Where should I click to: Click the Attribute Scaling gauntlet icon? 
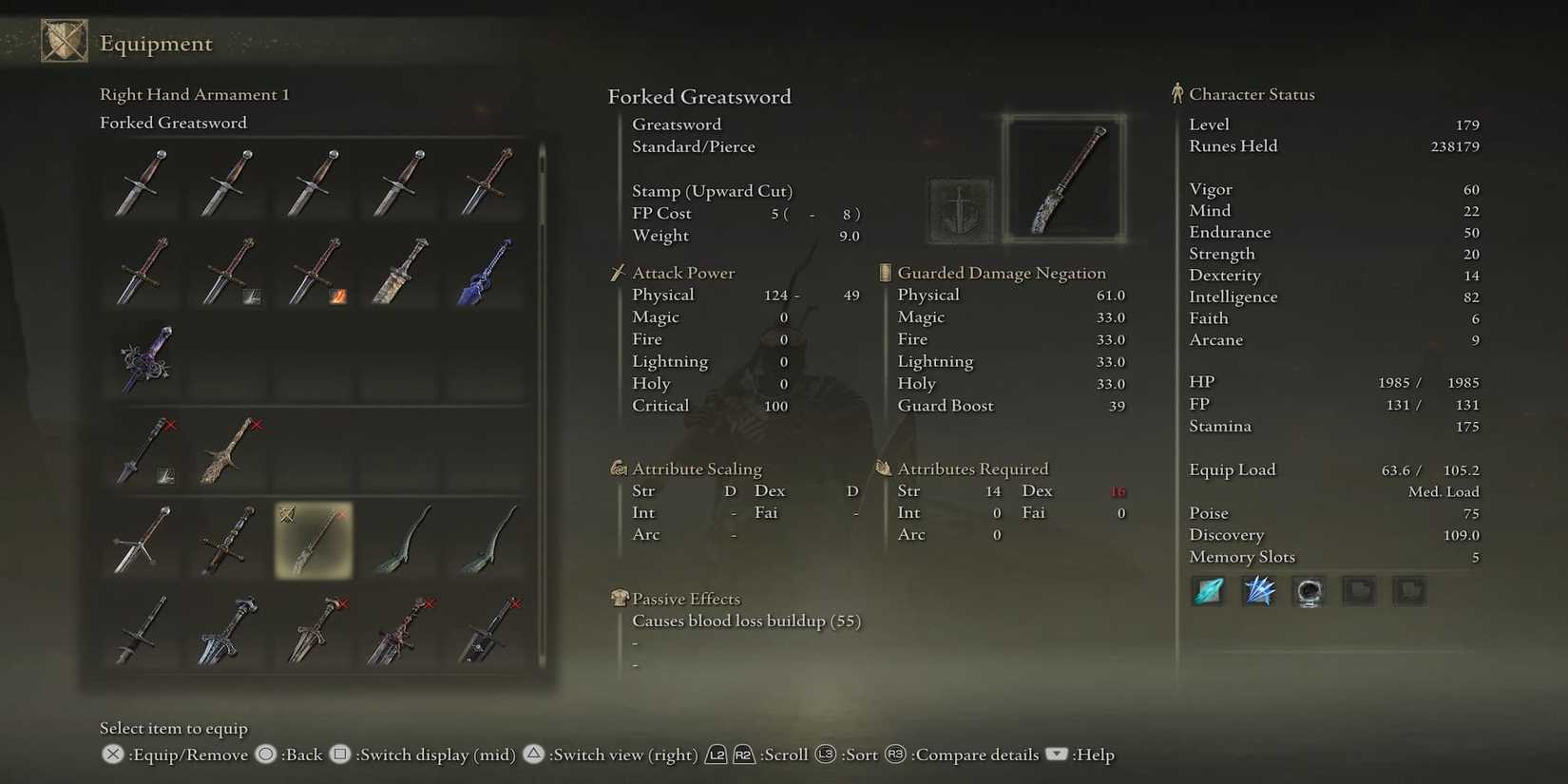618,468
